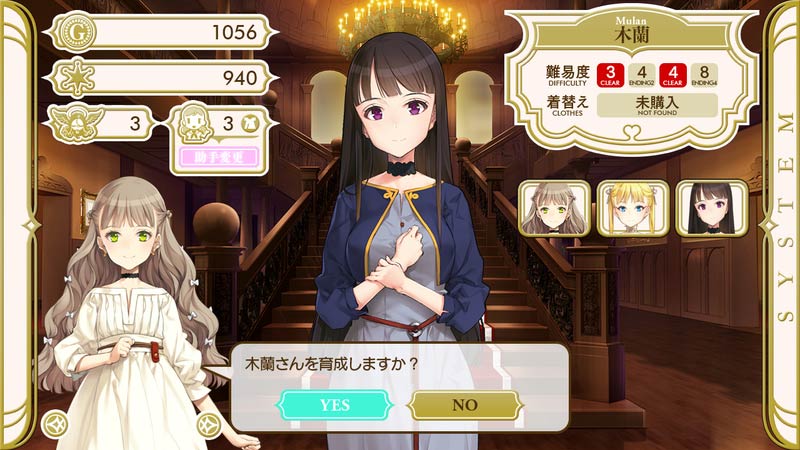
Task: Pick the wavy gray-haired girl portrait
Action: (554, 208)
